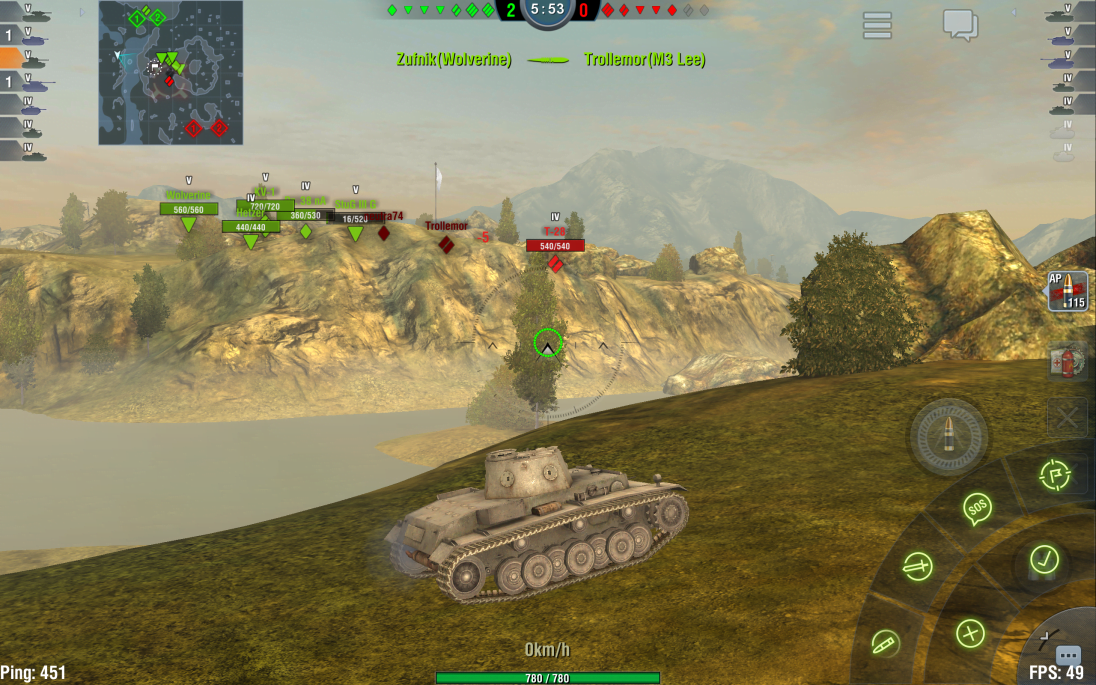This screenshot has height=685, width=1096.
Task: Send the SOS help command
Action: (977, 508)
